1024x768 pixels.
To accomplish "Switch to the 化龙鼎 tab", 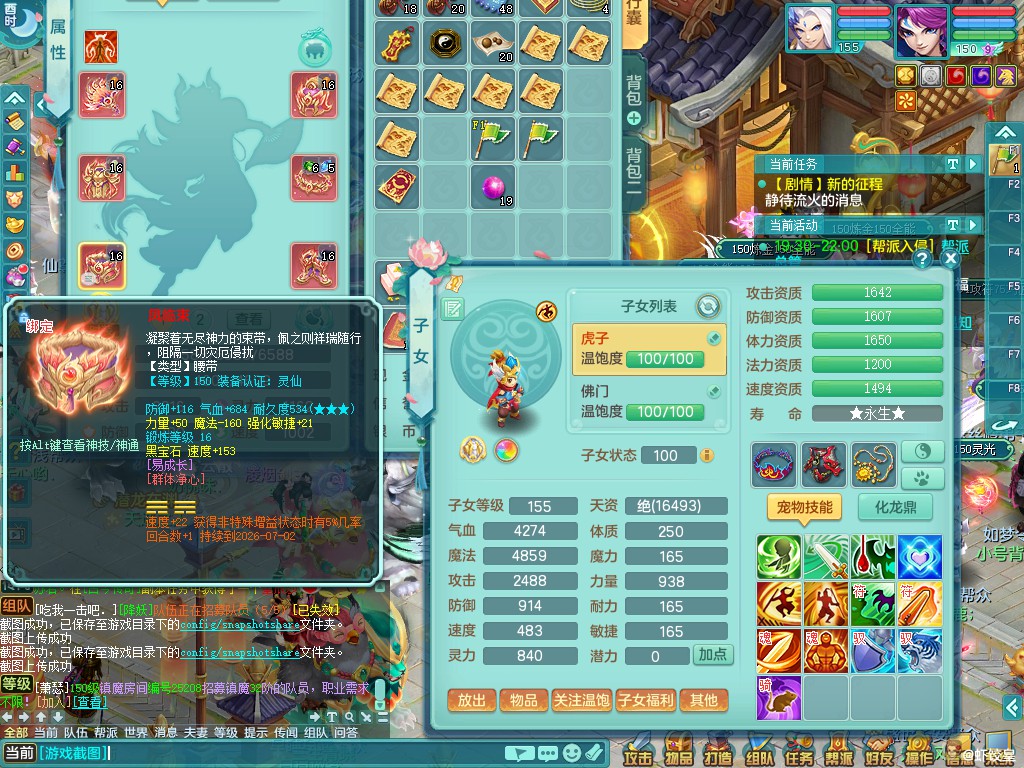I will [895, 507].
